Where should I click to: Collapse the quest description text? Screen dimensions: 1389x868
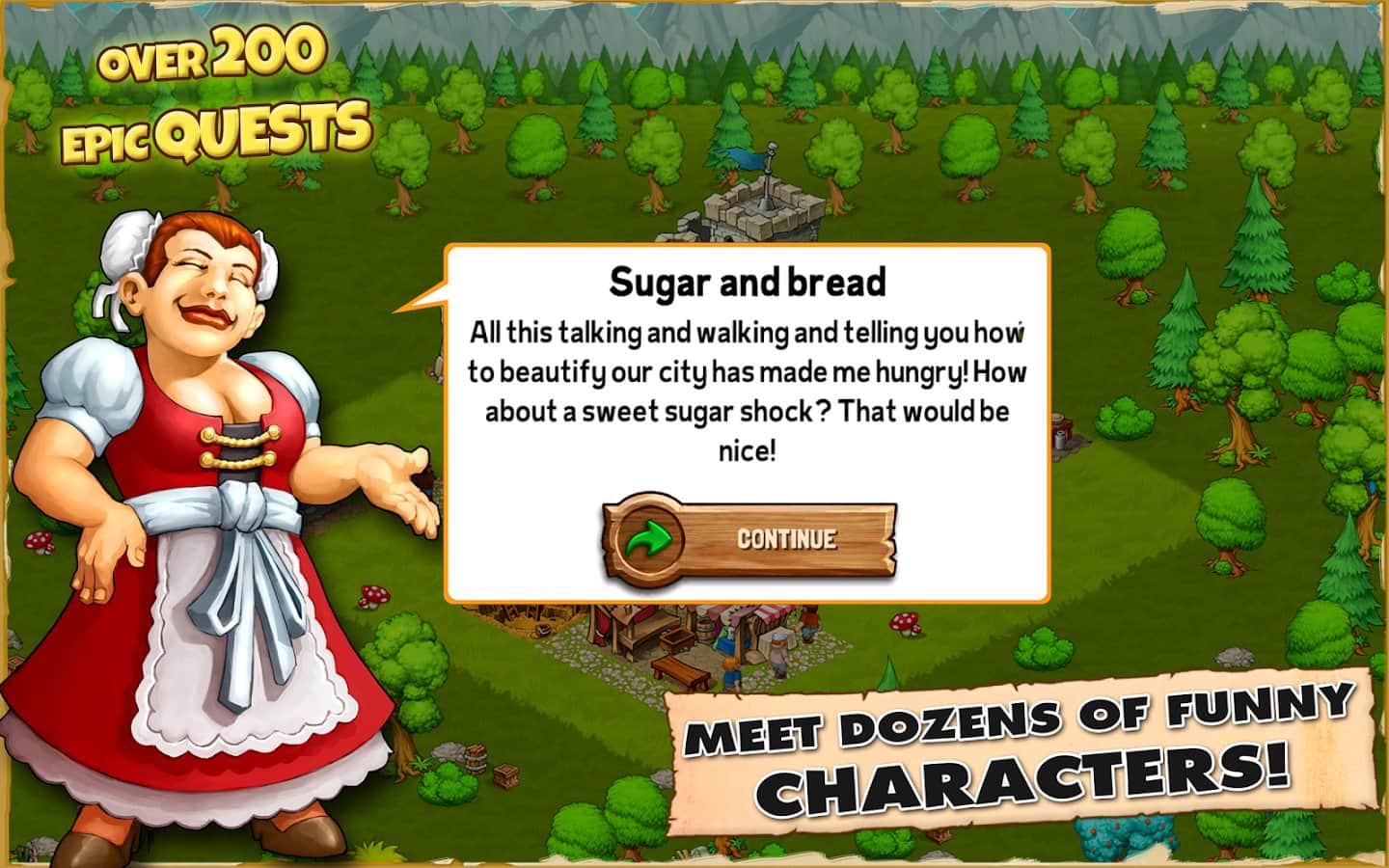pyautogui.click(x=746, y=386)
